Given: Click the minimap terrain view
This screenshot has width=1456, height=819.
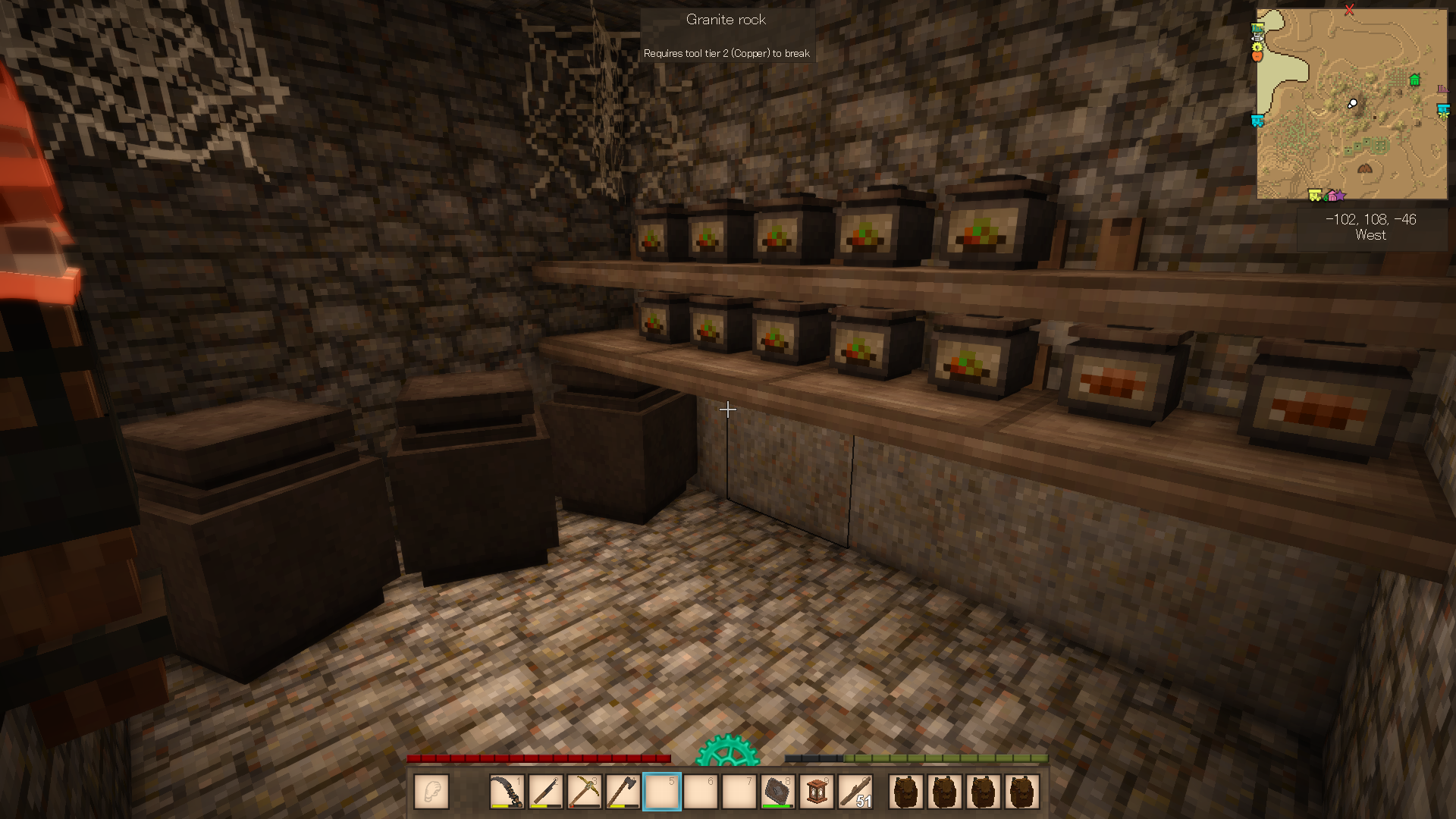Looking at the screenshot, I should [1350, 136].
